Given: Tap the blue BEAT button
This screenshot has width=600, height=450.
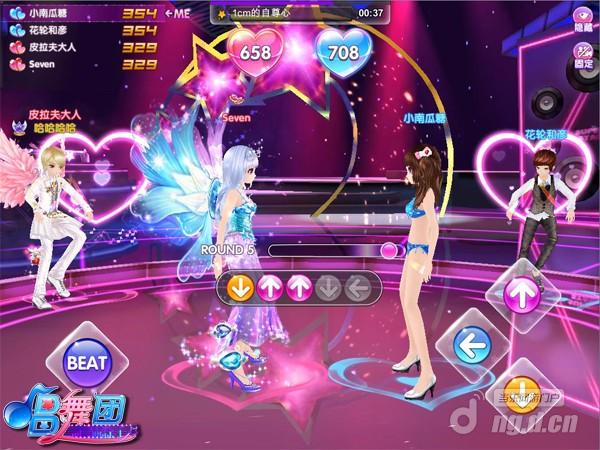Looking at the screenshot, I should pyautogui.click(x=87, y=363).
